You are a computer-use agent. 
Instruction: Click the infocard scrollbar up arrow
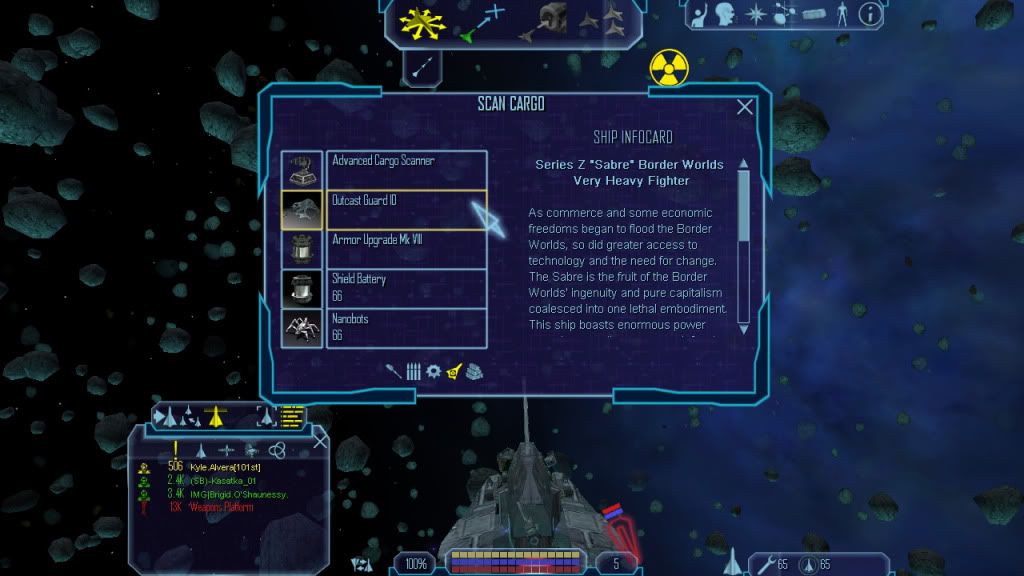coord(743,164)
